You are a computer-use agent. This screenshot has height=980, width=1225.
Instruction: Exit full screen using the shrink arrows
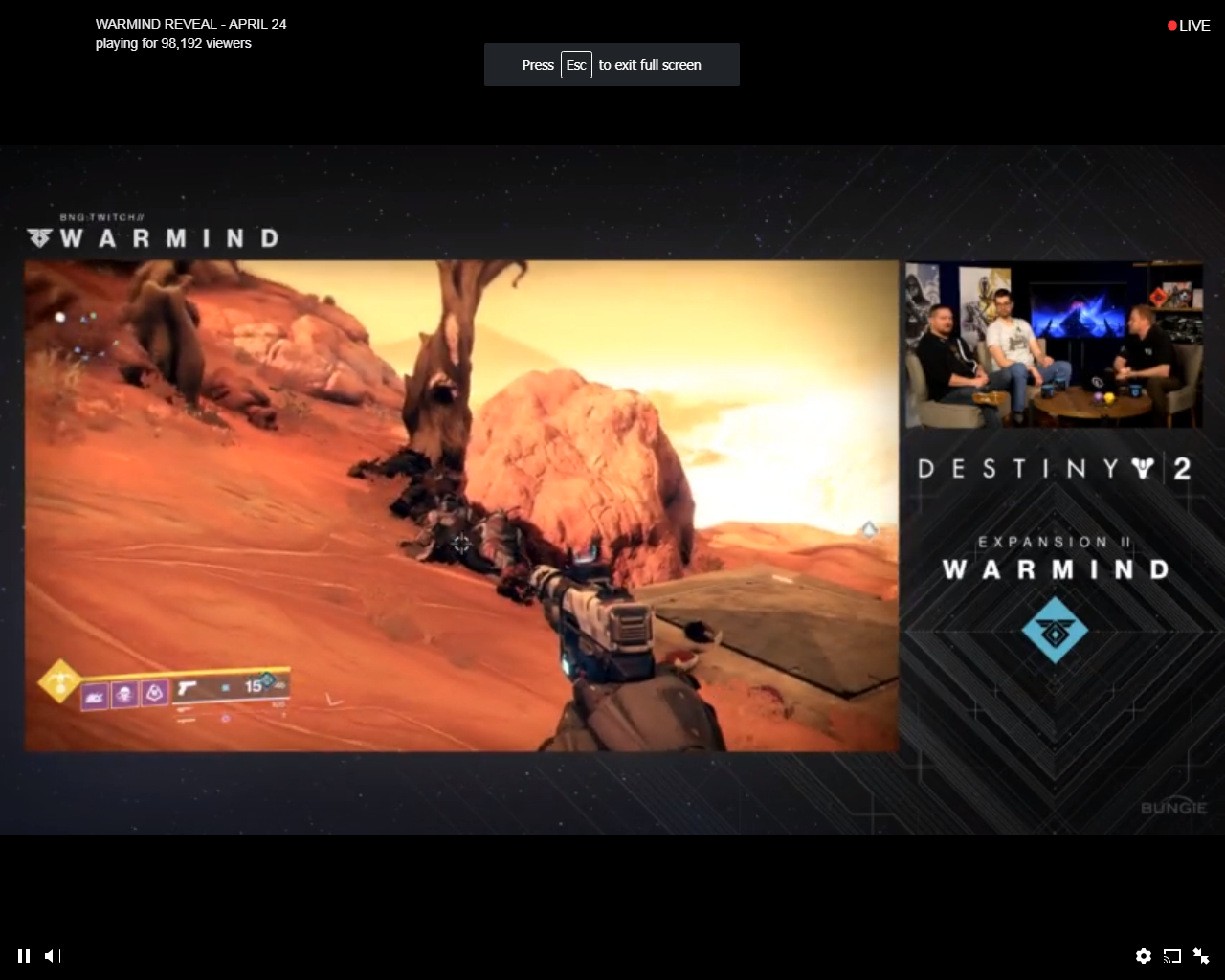[1200, 955]
